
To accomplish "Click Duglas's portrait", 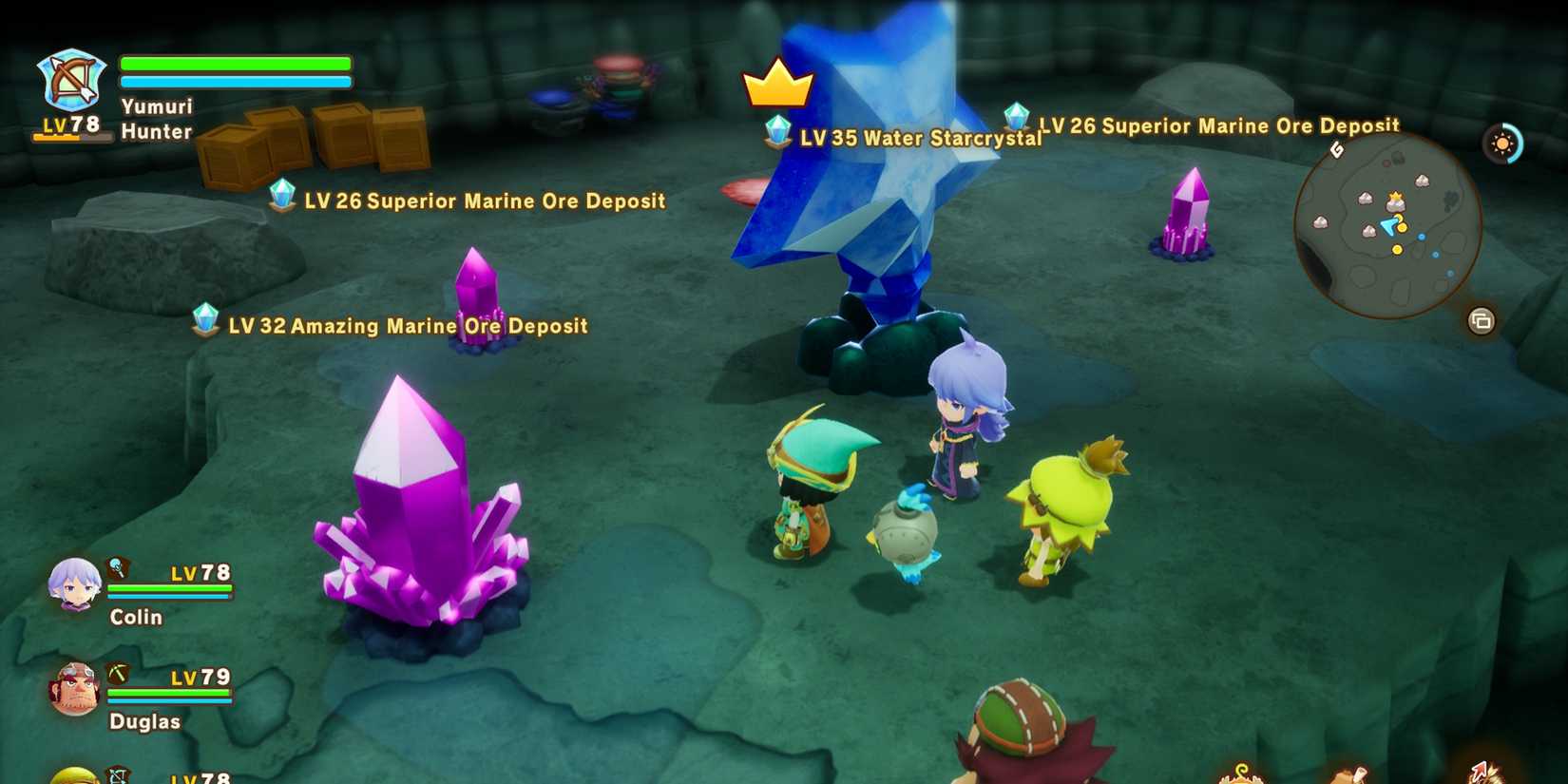I will click(x=76, y=688).
